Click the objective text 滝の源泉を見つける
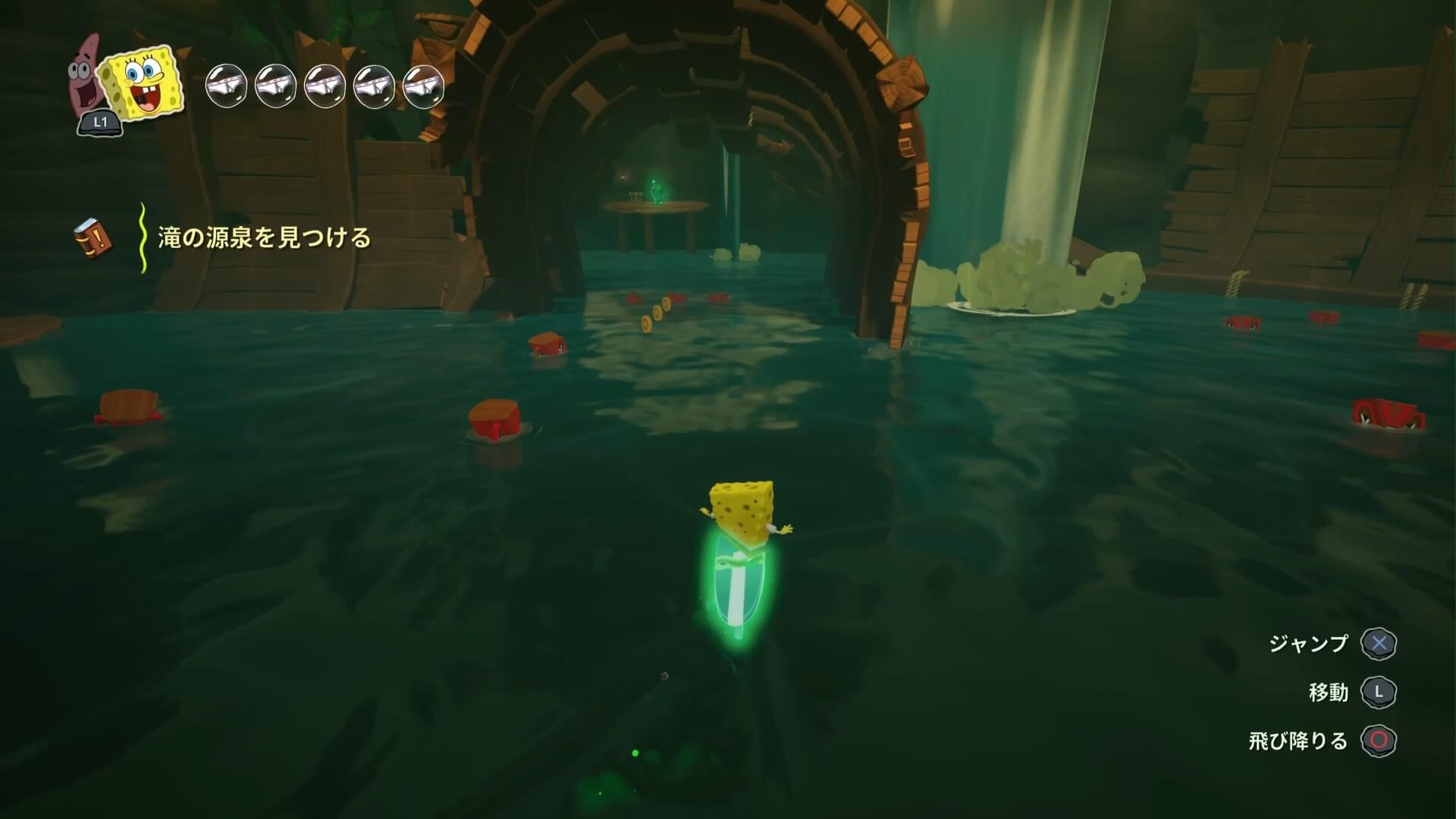The width and height of the screenshot is (1456, 819). tap(264, 238)
